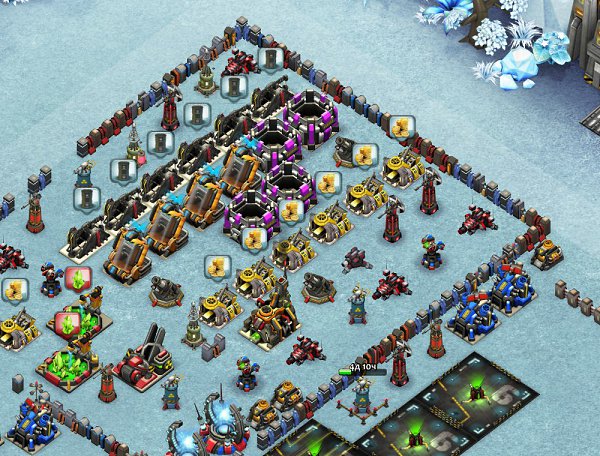Tap the green crystal bubble over the crystal mine
The image size is (600, 456).
coord(67,323)
